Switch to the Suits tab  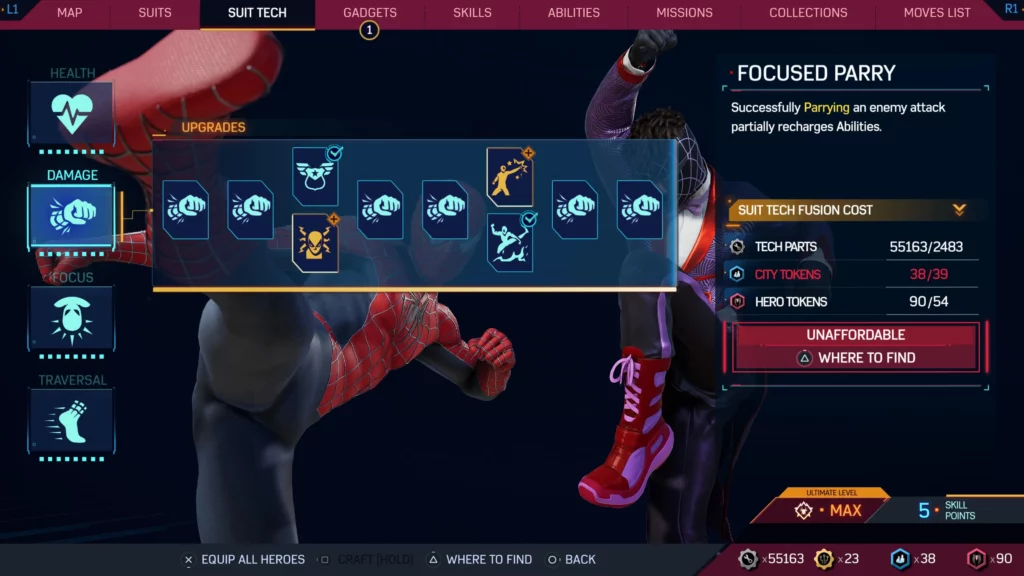[155, 13]
